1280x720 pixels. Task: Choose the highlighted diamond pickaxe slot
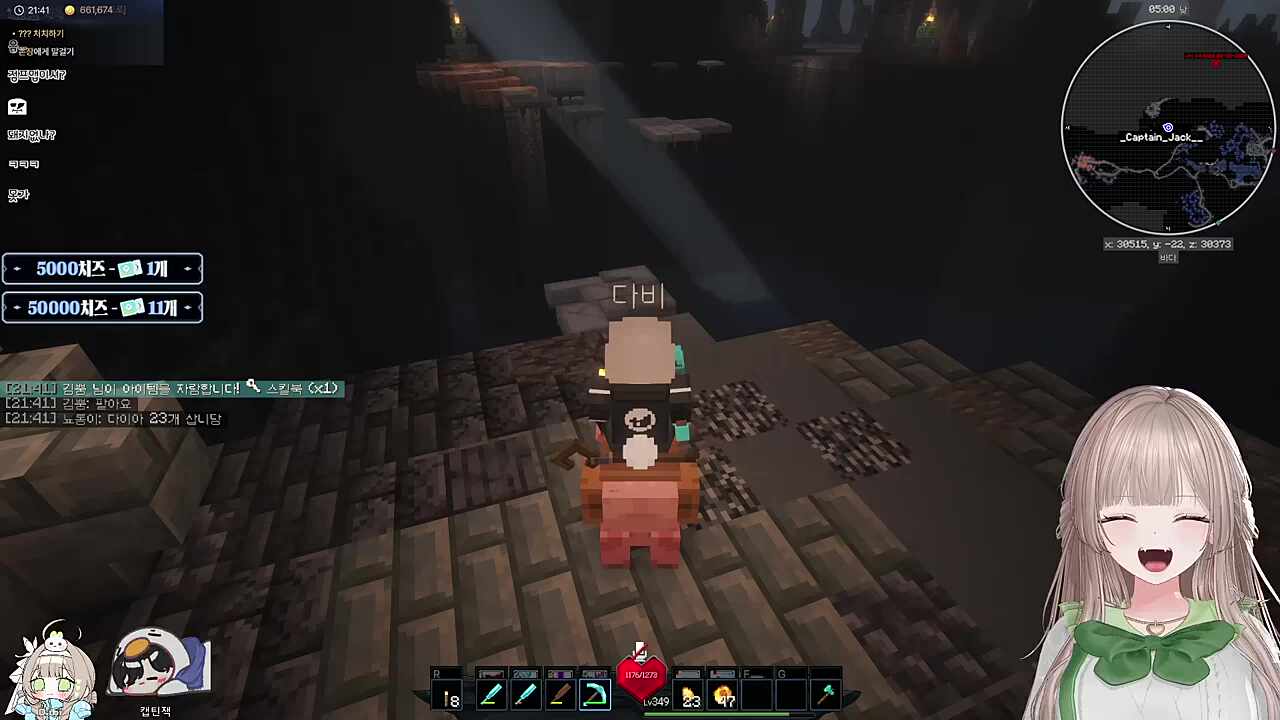pyautogui.click(x=595, y=695)
